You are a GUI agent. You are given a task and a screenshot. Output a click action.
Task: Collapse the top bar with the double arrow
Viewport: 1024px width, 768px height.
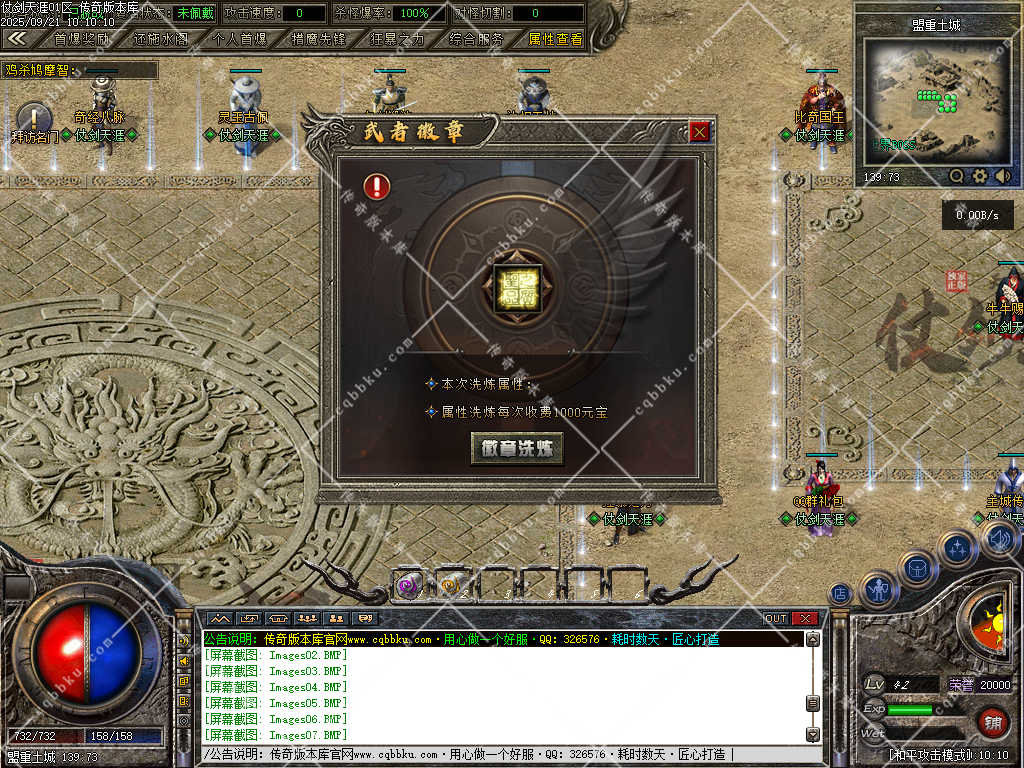[17, 38]
